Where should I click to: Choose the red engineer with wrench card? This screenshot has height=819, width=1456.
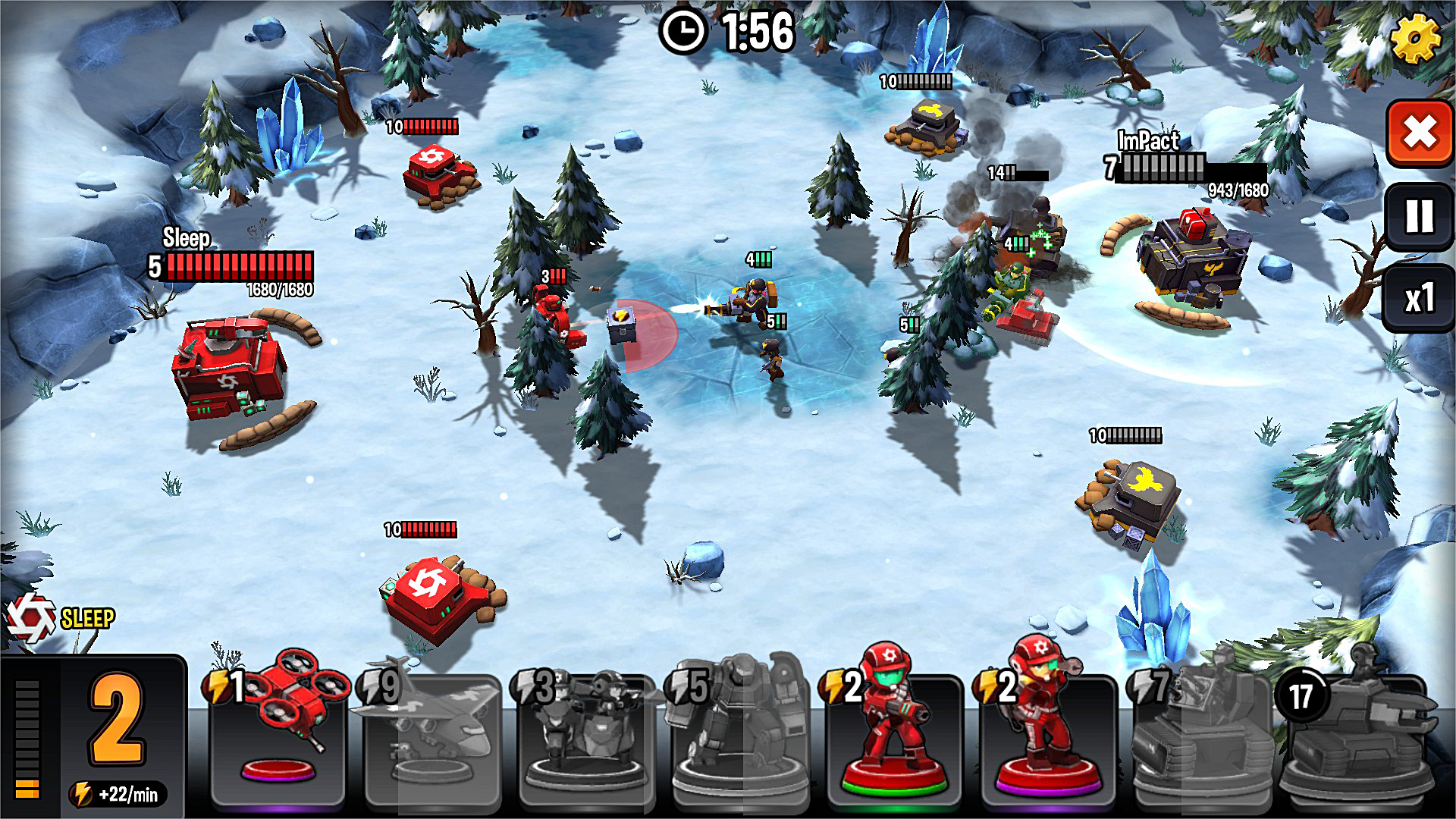(x=1047, y=732)
